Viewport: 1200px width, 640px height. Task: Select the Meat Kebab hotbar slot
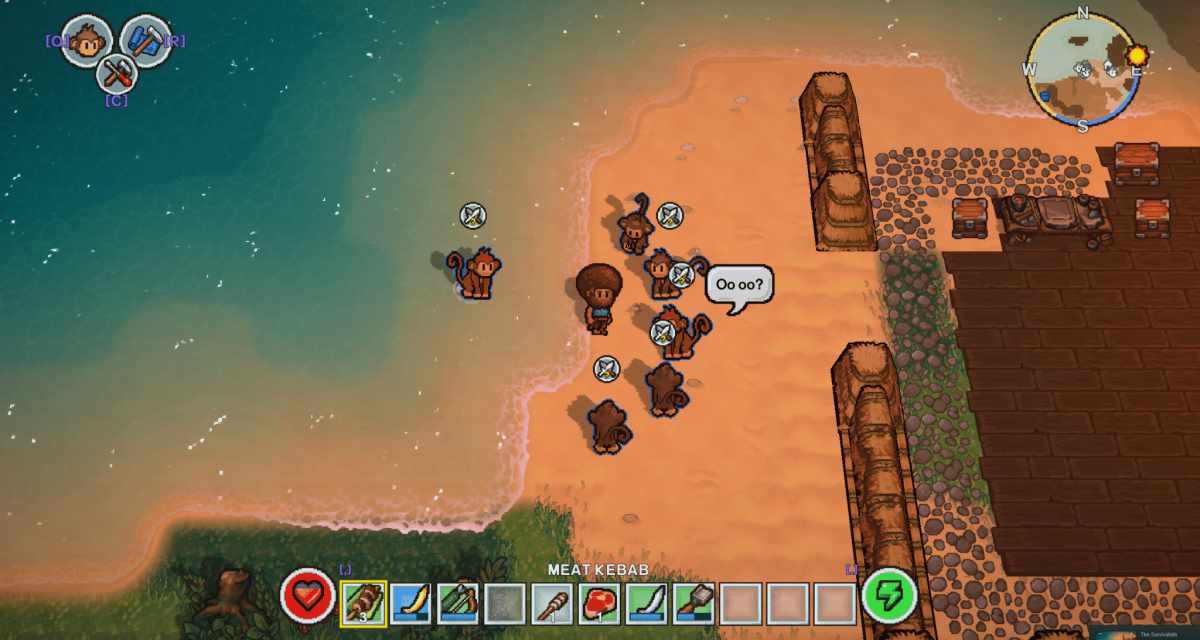click(364, 603)
